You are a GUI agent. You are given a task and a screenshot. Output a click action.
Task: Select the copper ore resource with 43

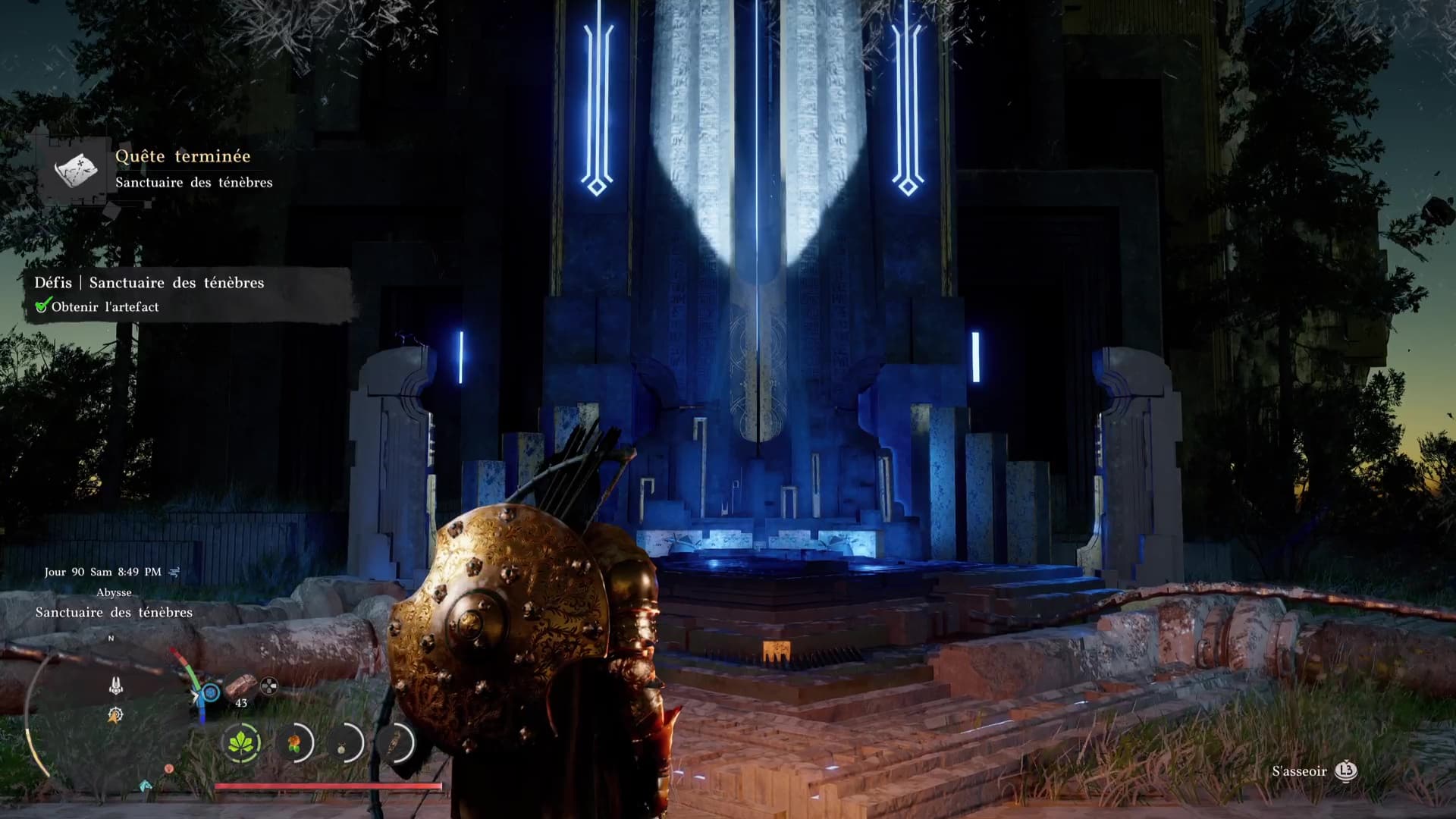coord(240,686)
